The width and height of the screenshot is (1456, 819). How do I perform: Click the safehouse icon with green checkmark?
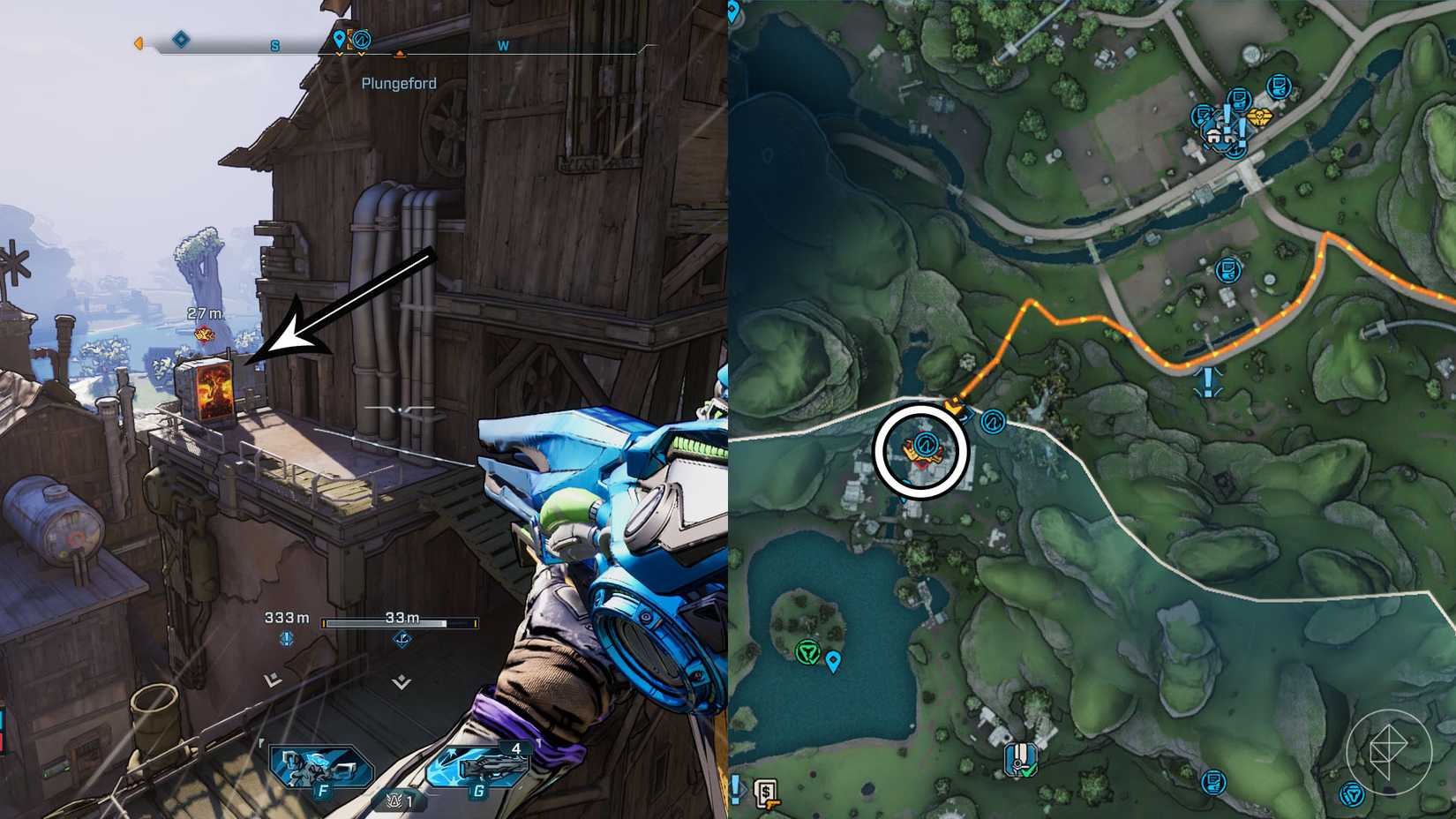[1021, 759]
